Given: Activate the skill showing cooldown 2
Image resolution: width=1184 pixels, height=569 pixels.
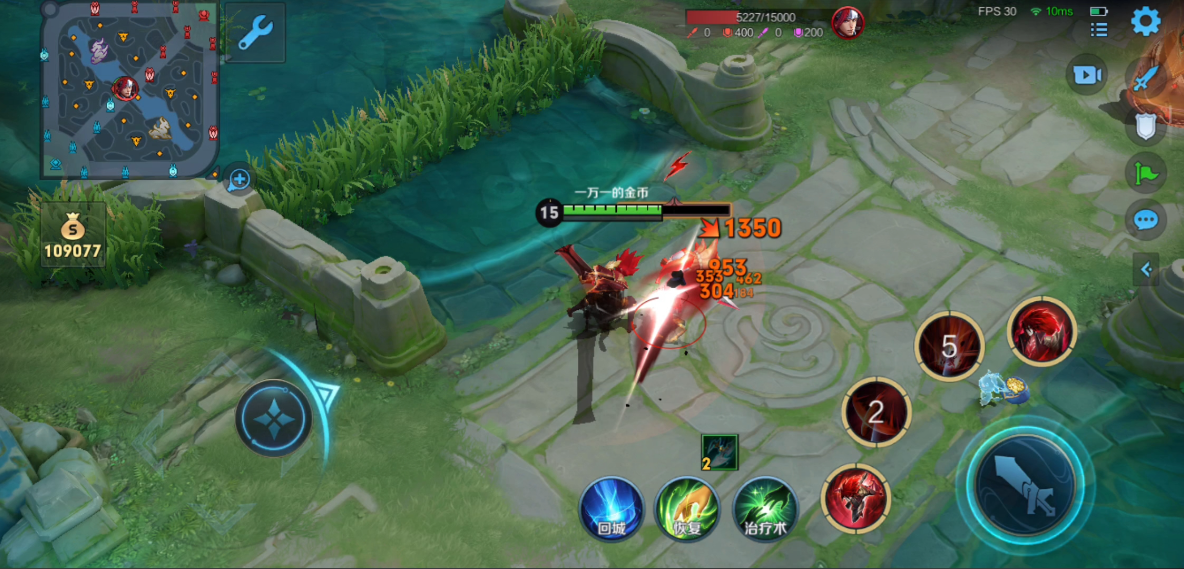Looking at the screenshot, I should (x=876, y=411).
